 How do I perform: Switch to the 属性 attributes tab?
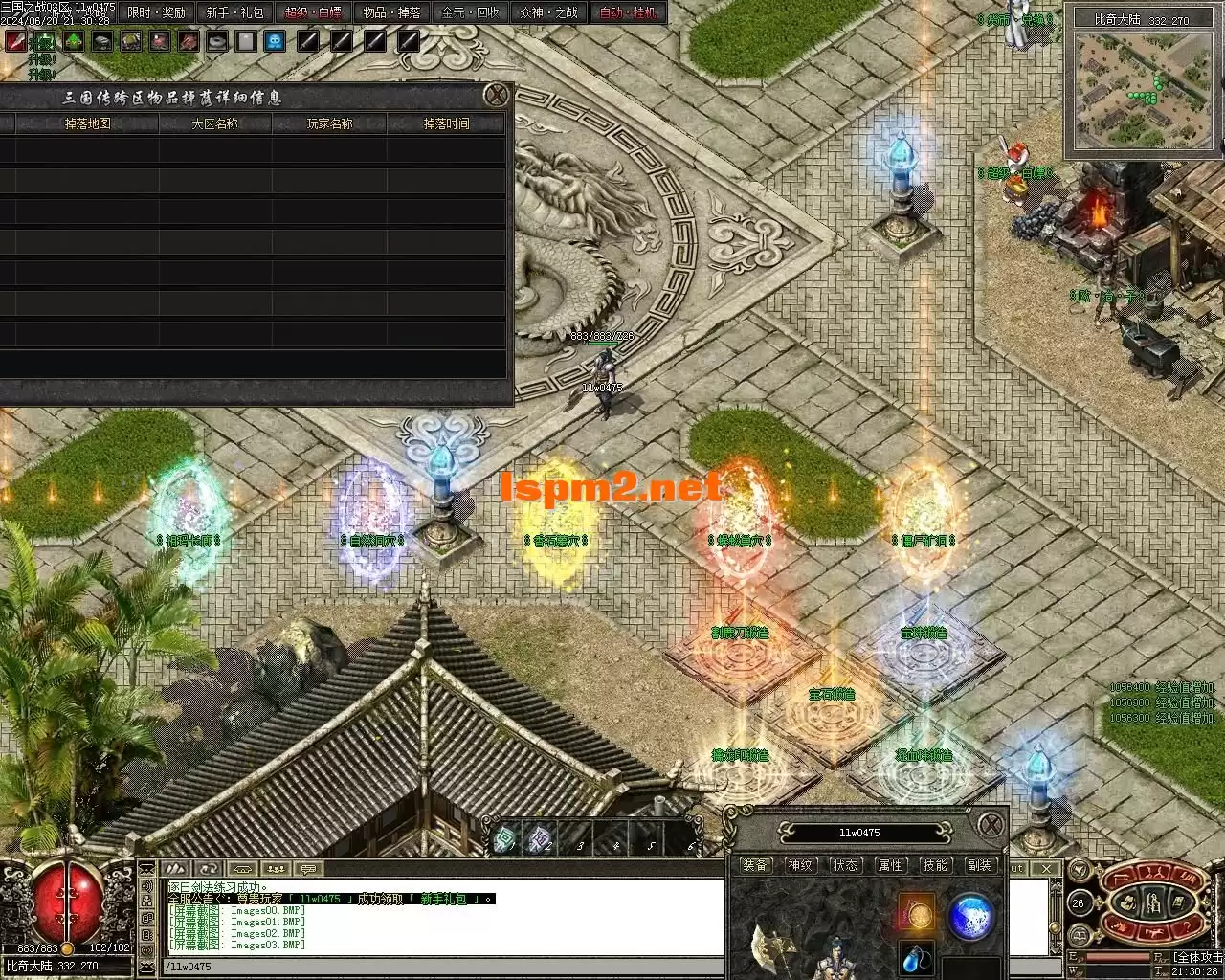coord(890,865)
